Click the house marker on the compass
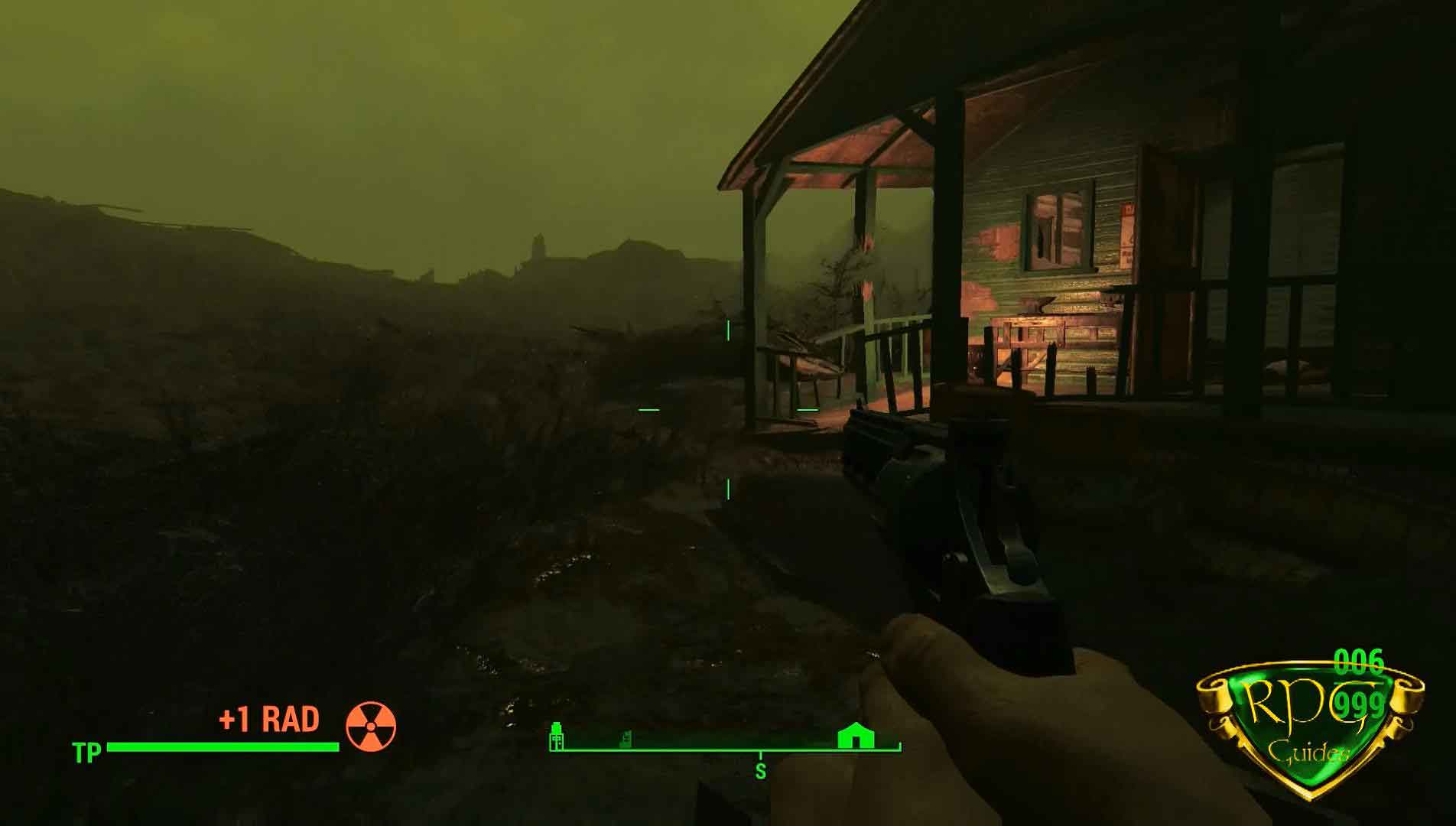The height and width of the screenshot is (826, 1456). point(855,737)
